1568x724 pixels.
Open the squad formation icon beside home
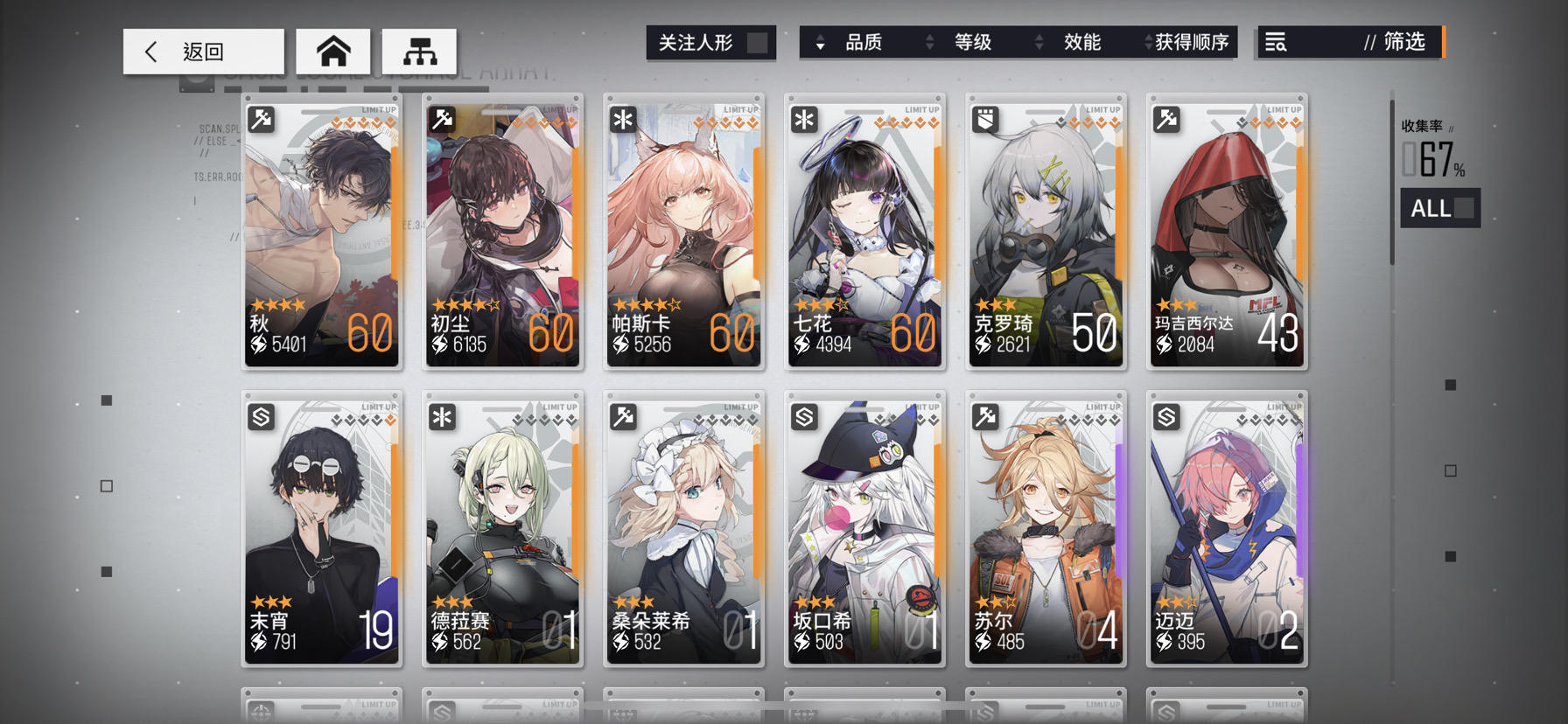(418, 51)
